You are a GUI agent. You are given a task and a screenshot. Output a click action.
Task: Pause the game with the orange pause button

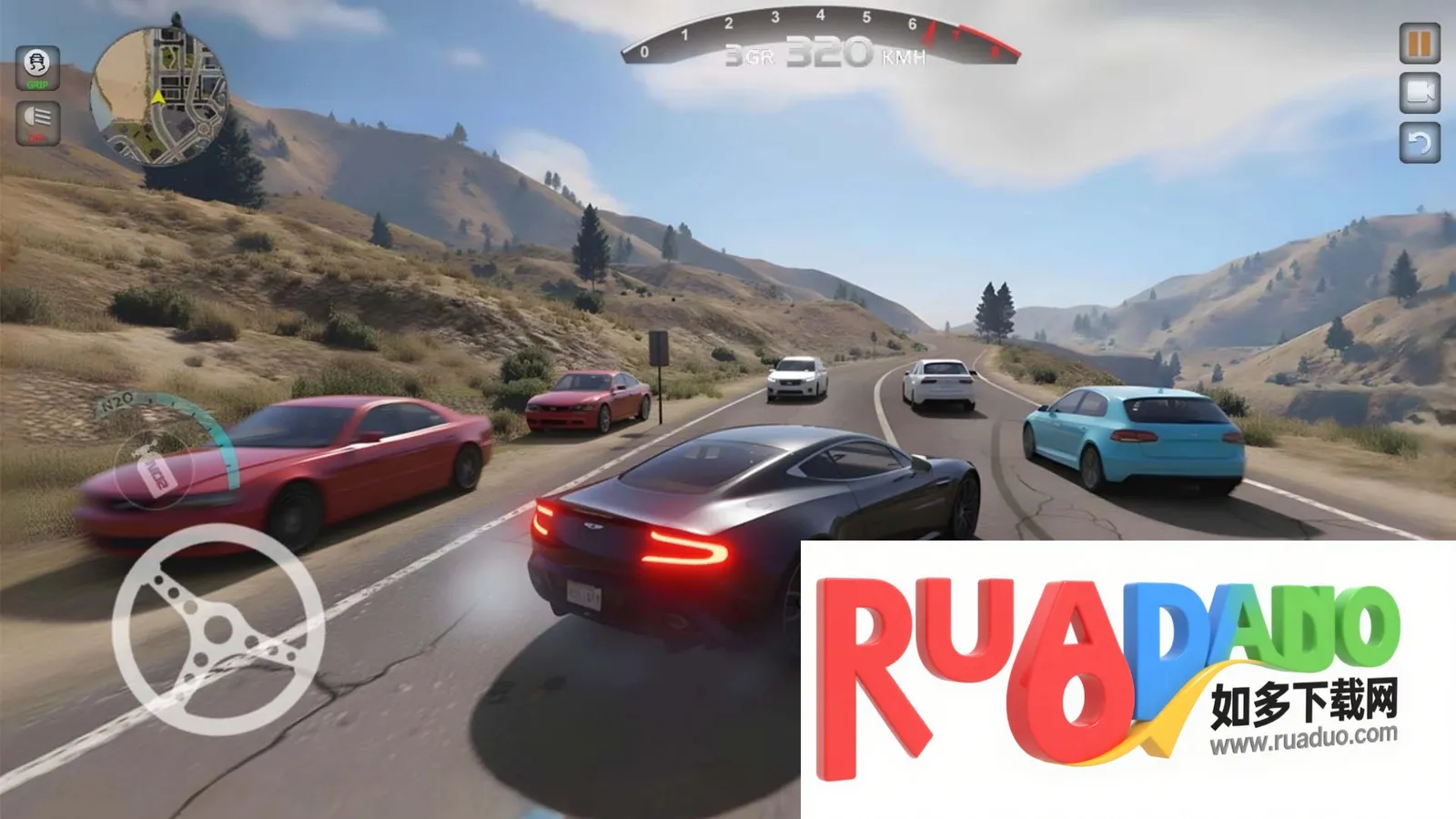coord(1420,43)
